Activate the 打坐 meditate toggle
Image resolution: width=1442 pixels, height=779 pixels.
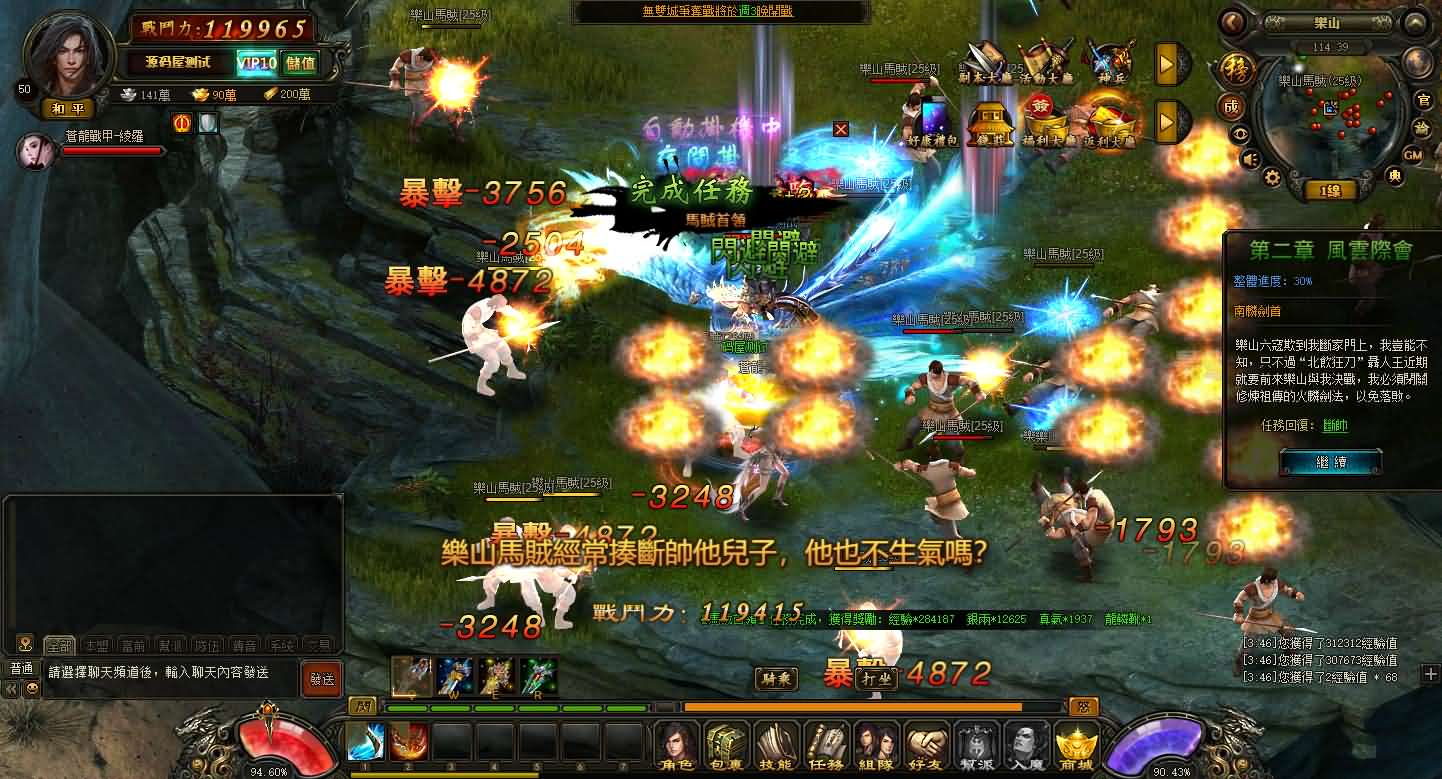click(x=874, y=678)
